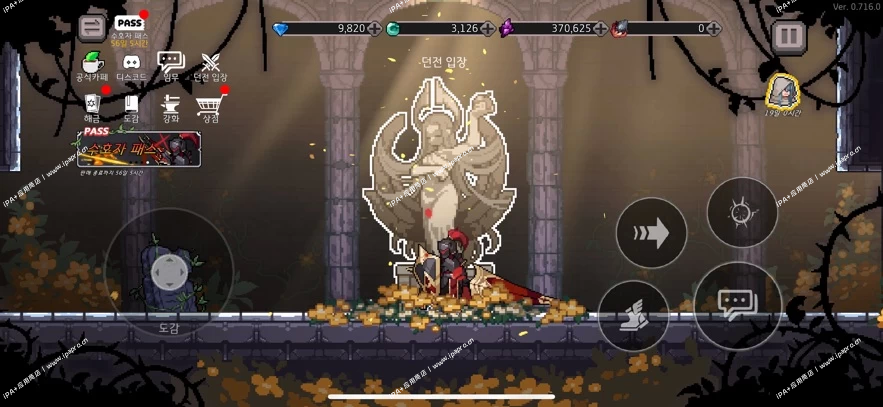
Task: Pause the game
Action: [790, 36]
